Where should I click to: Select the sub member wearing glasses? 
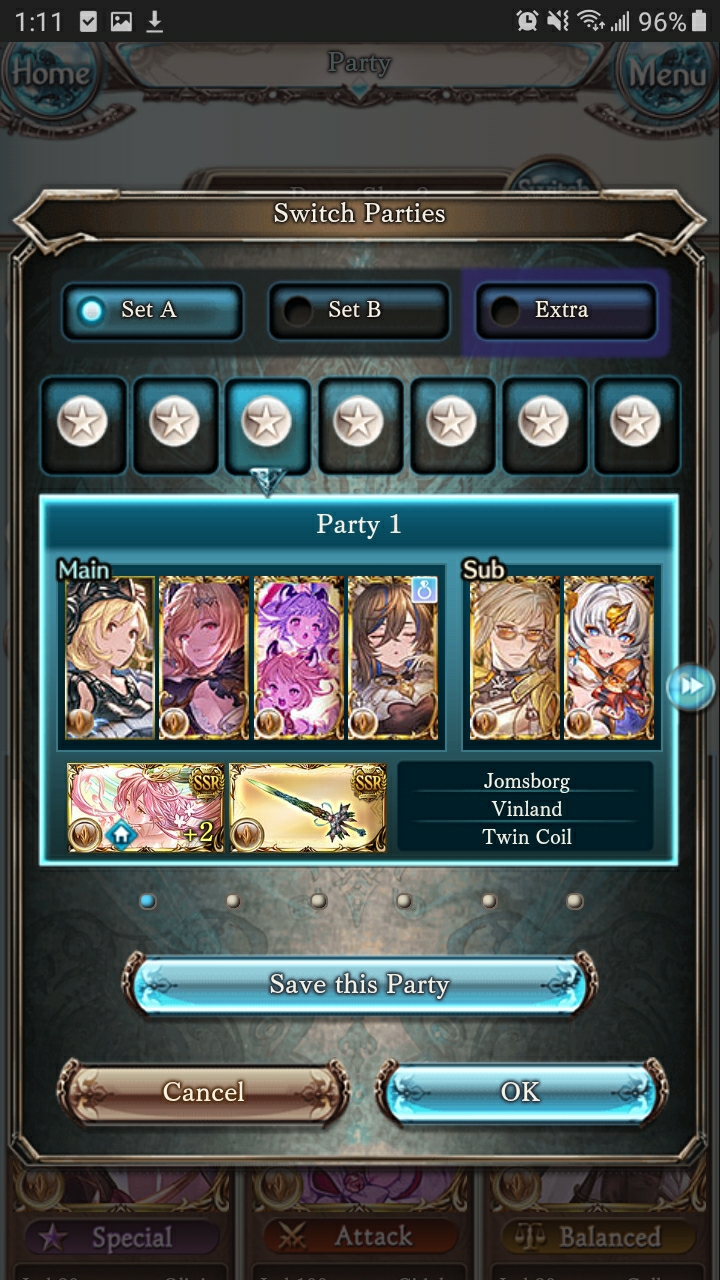click(x=514, y=657)
